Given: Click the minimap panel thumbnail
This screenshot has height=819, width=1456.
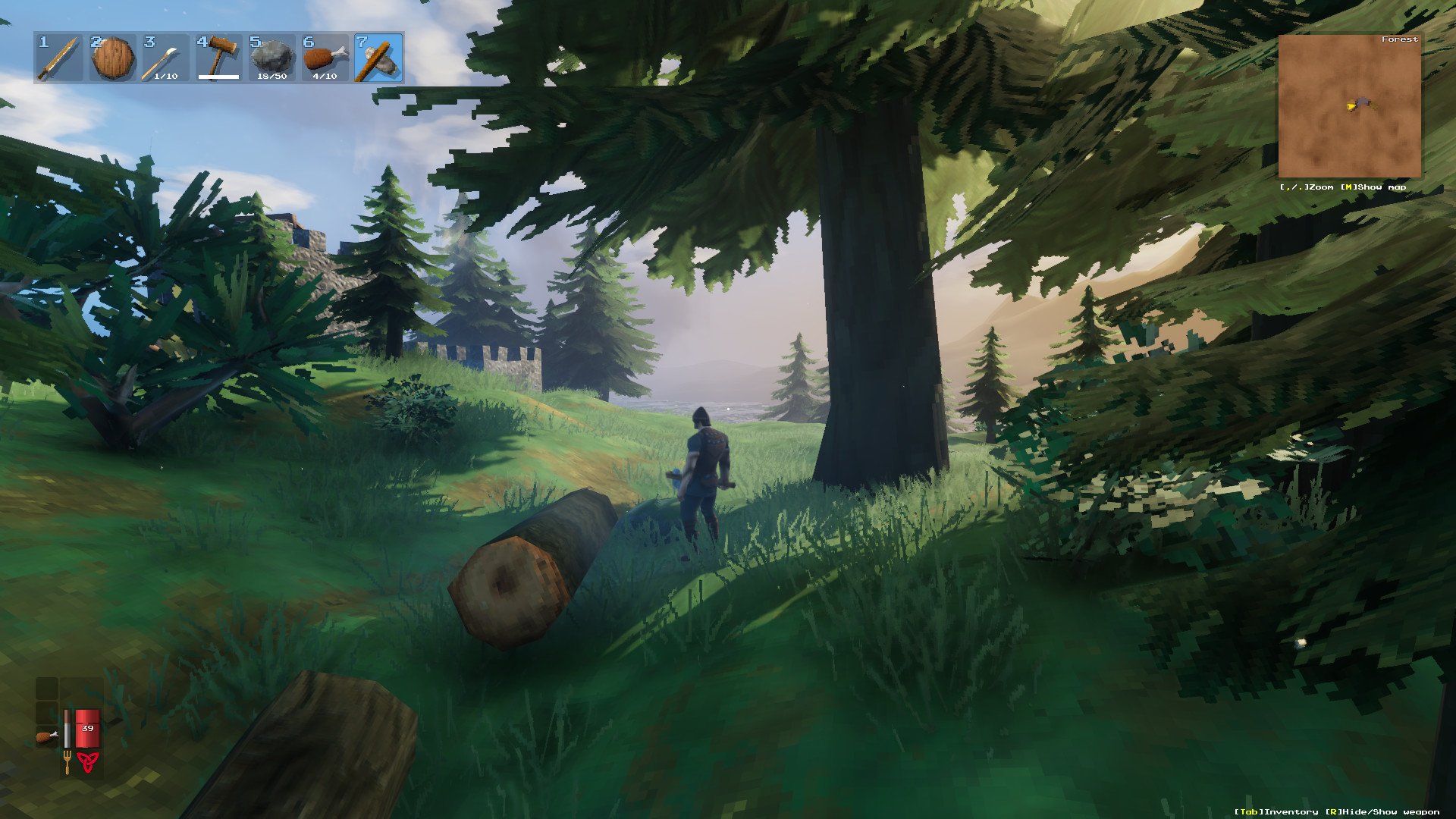Looking at the screenshot, I should [x=1350, y=106].
